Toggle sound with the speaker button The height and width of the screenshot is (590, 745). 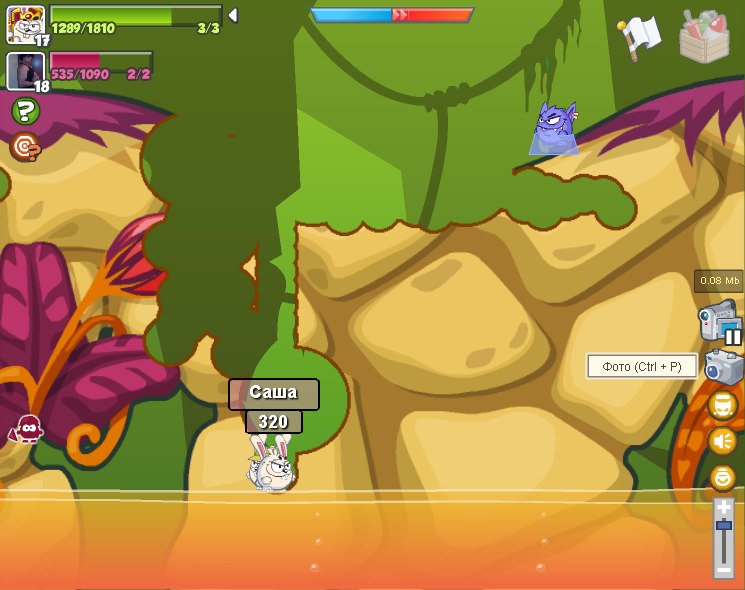(722, 441)
